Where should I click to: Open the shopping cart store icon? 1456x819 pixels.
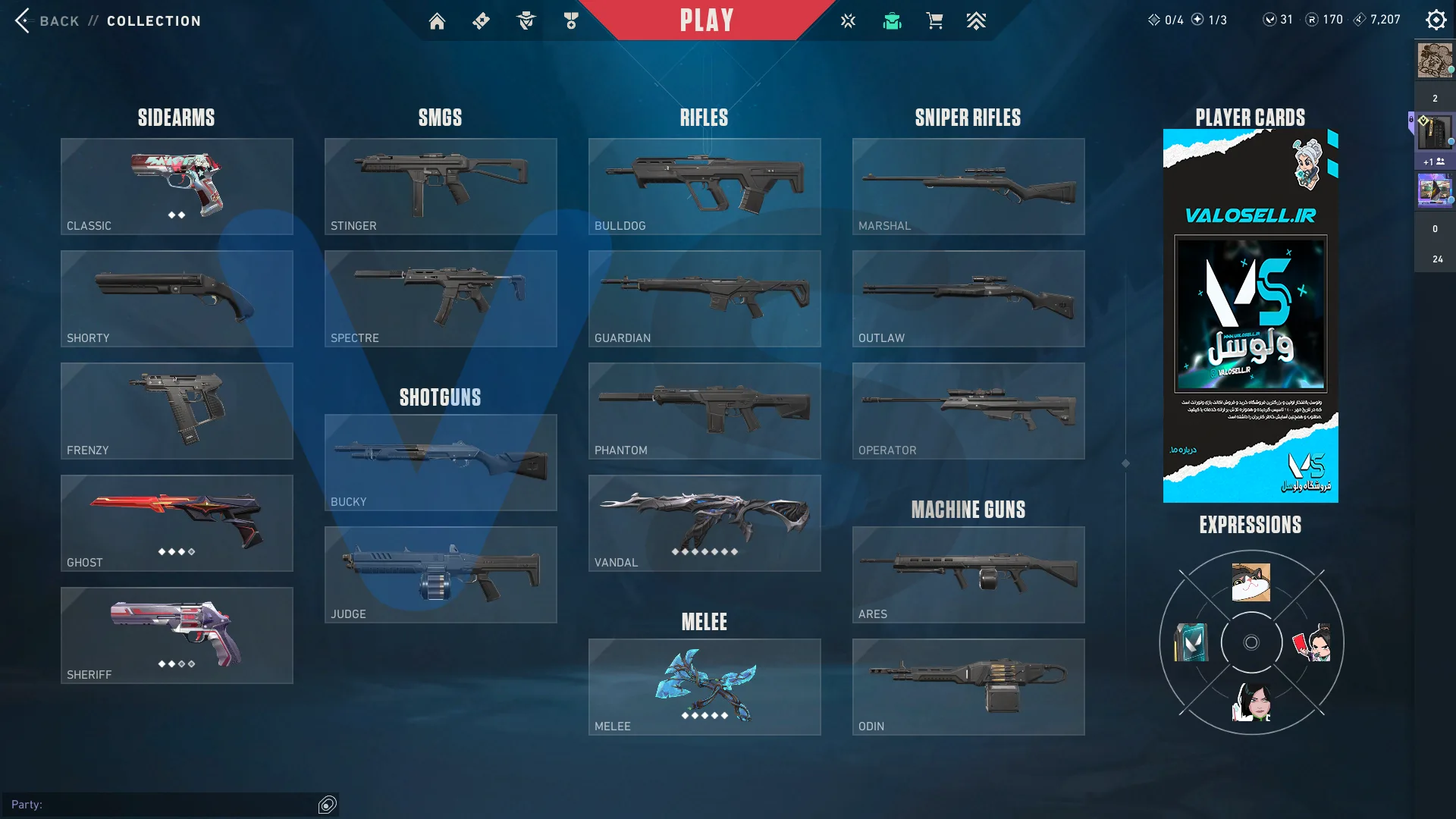click(934, 21)
